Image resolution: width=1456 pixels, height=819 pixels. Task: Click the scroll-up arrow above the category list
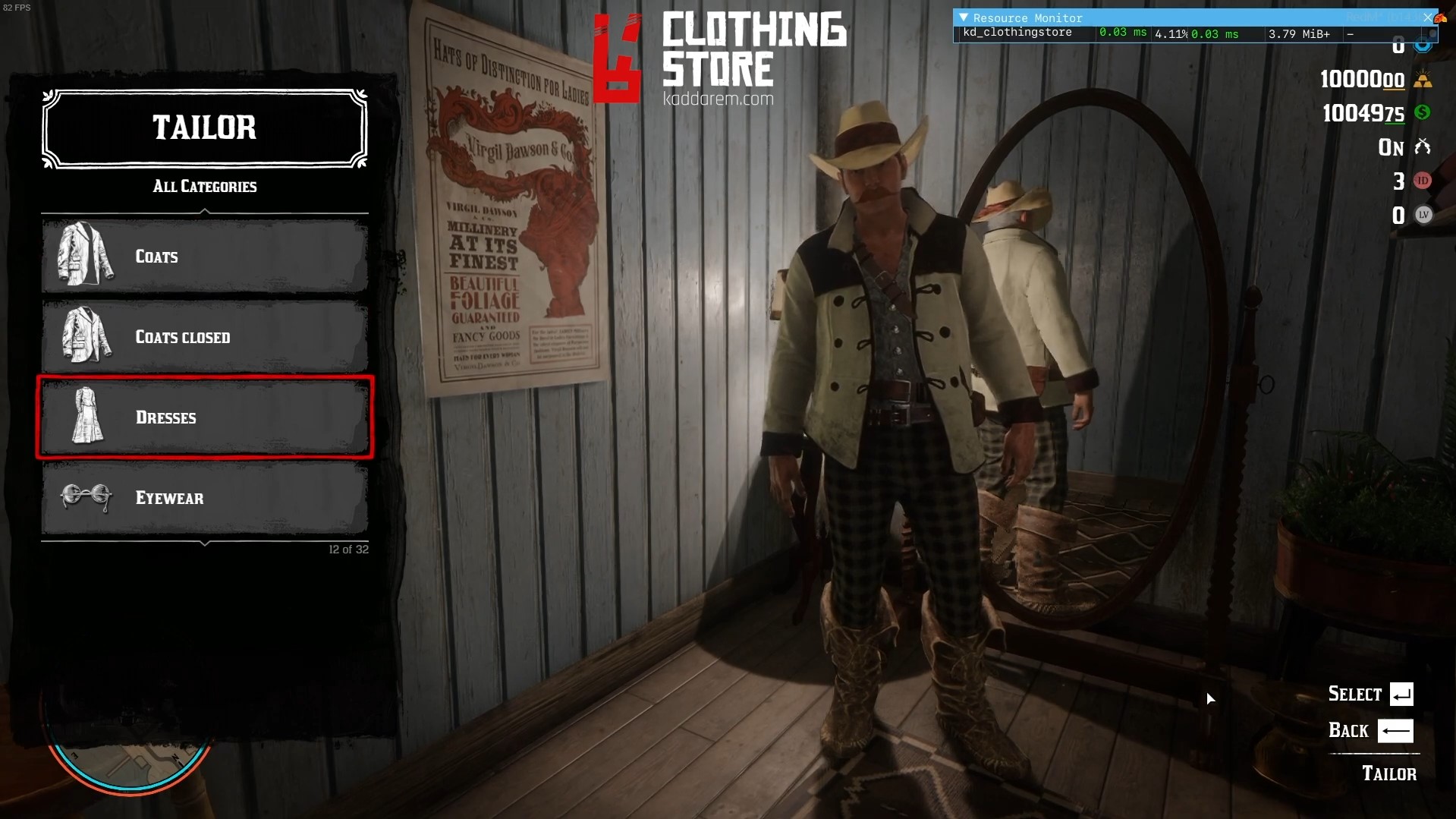click(x=205, y=212)
